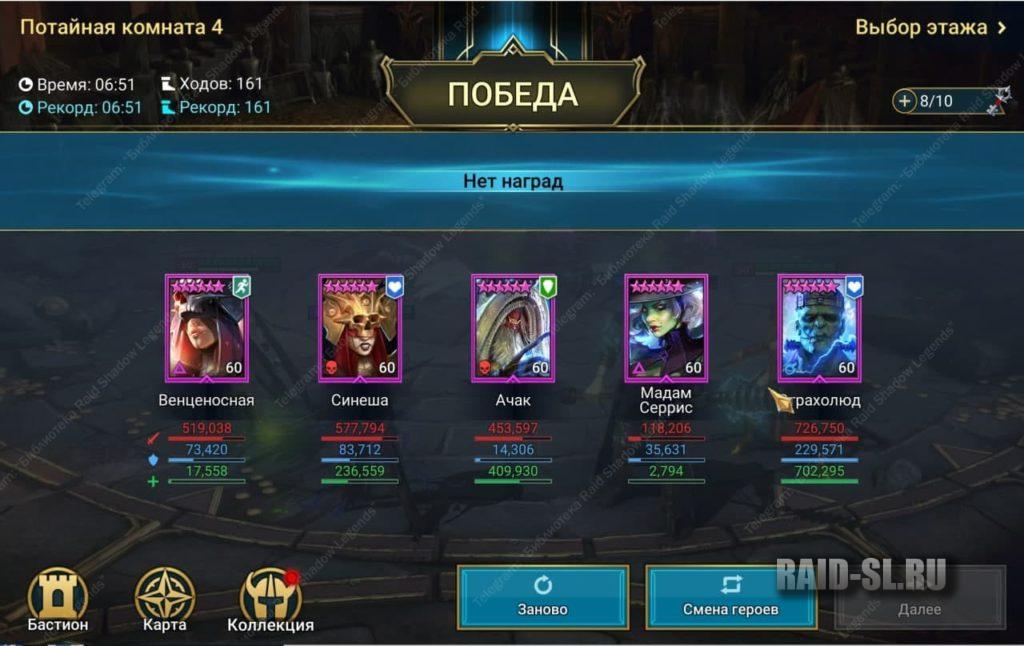Add more keys with the plus button
The image size is (1024, 646).
tap(905, 101)
